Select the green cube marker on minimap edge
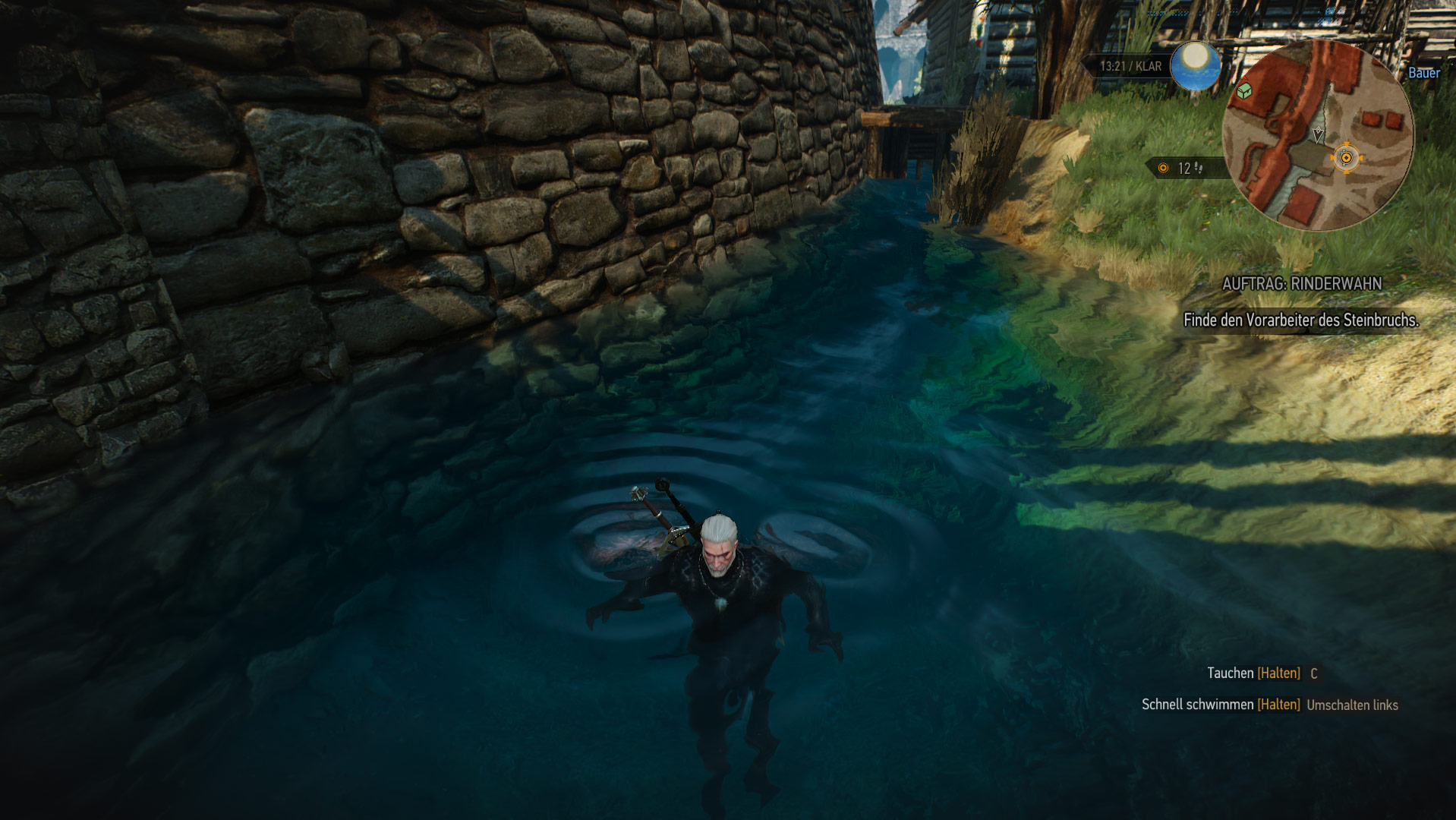 [x=1243, y=92]
